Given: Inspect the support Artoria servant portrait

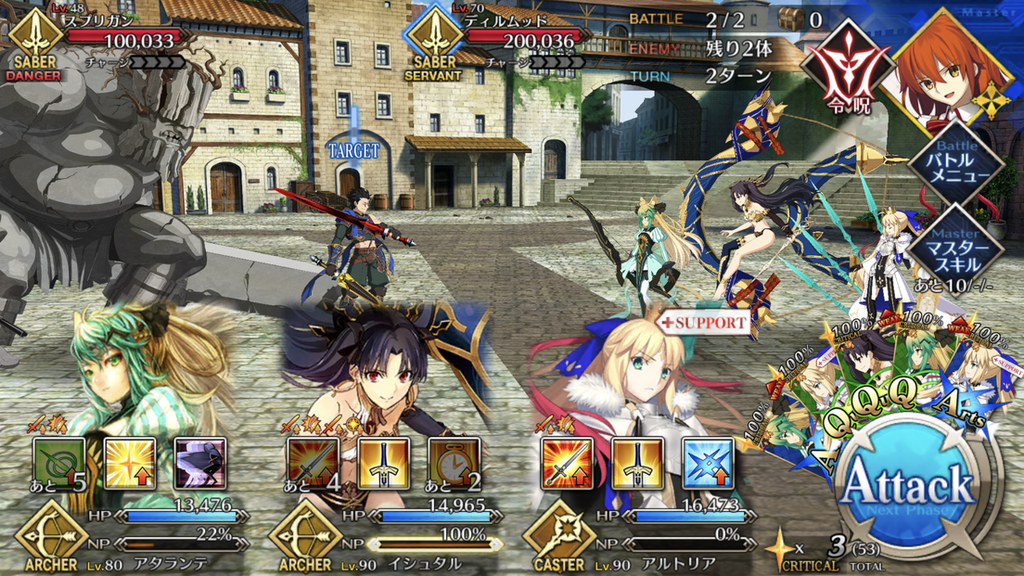Looking at the screenshot, I should [630, 380].
